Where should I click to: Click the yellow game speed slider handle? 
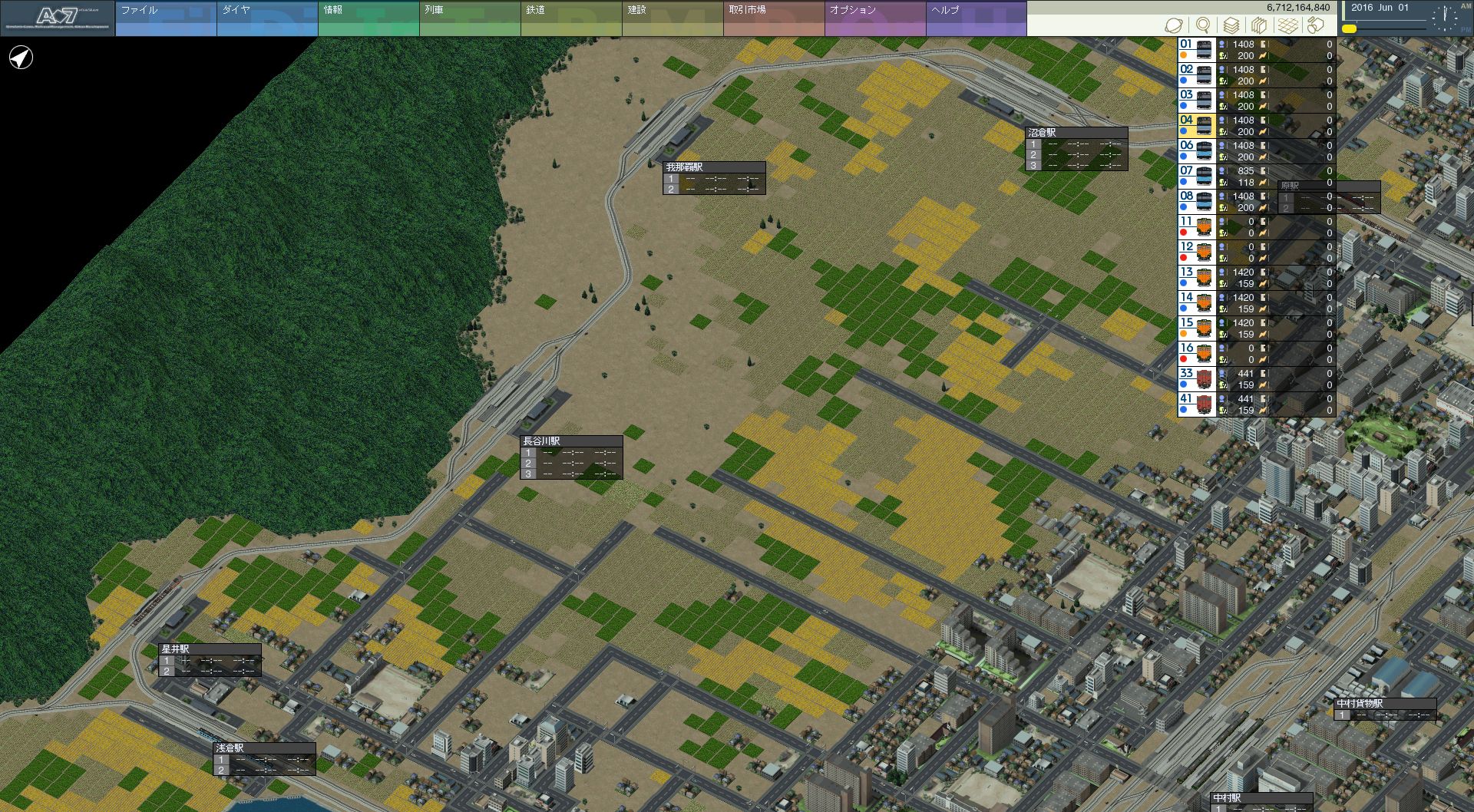coord(1349,29)
